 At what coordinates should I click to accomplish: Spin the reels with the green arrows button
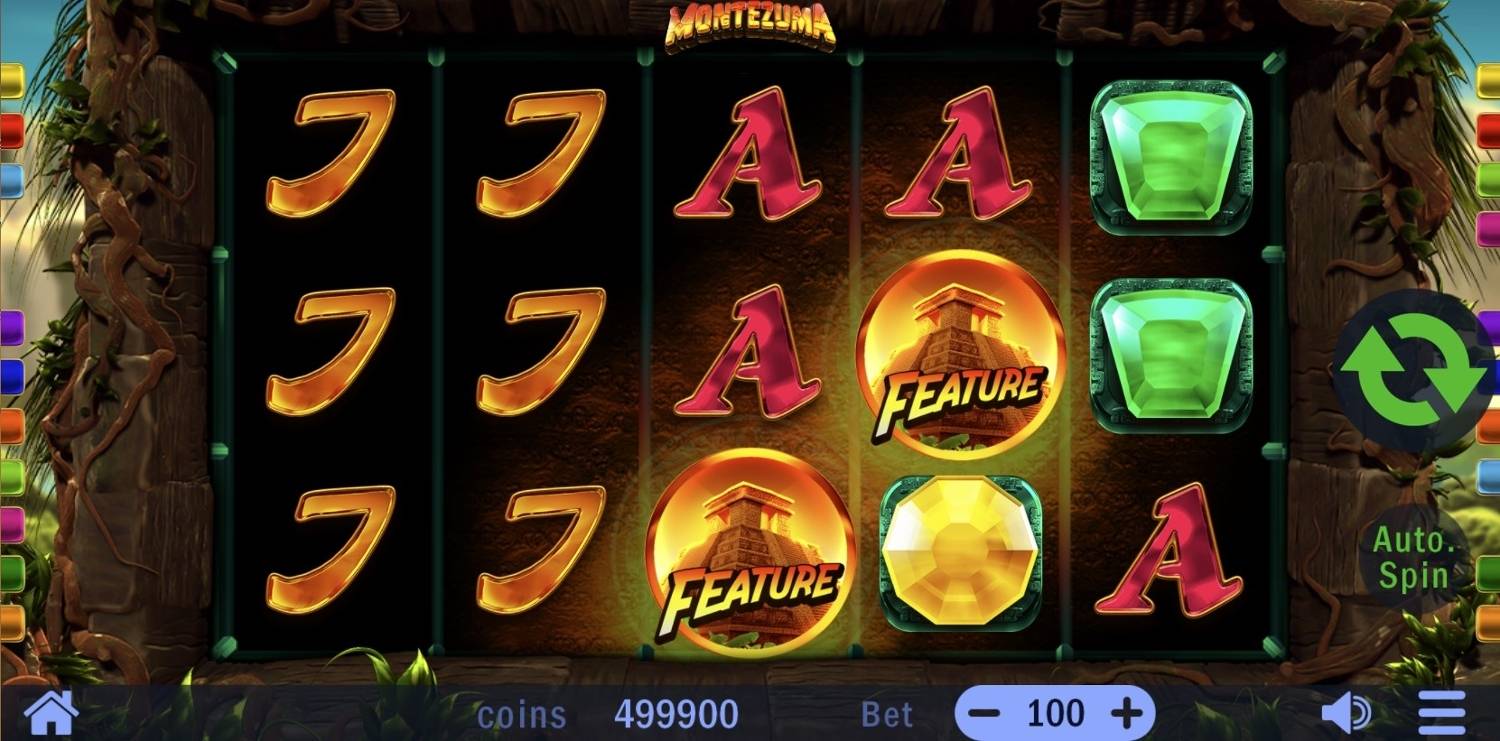[x=1412, y=369]
